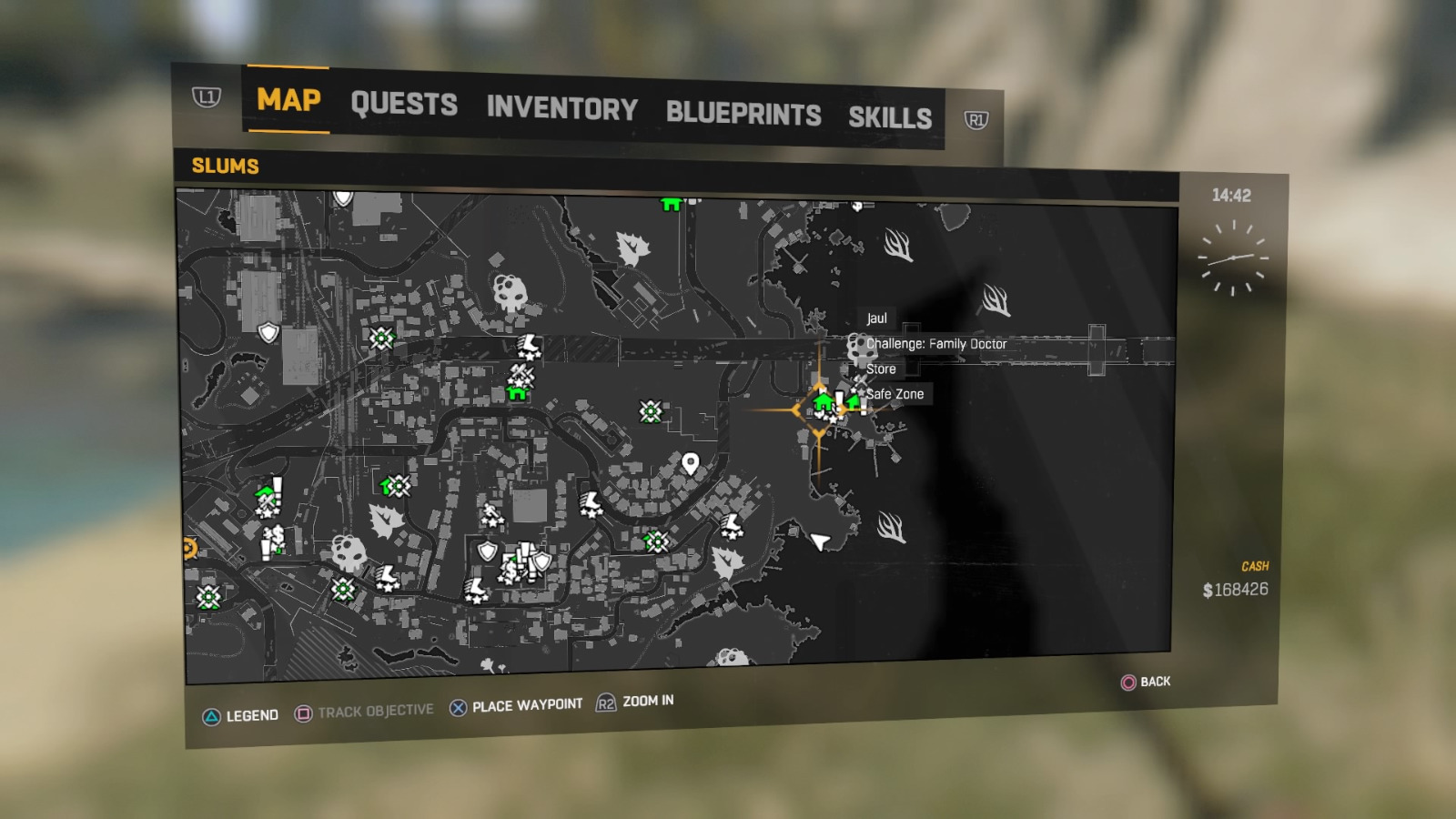
Task: Open the map LEGEND
Action: 252,715
